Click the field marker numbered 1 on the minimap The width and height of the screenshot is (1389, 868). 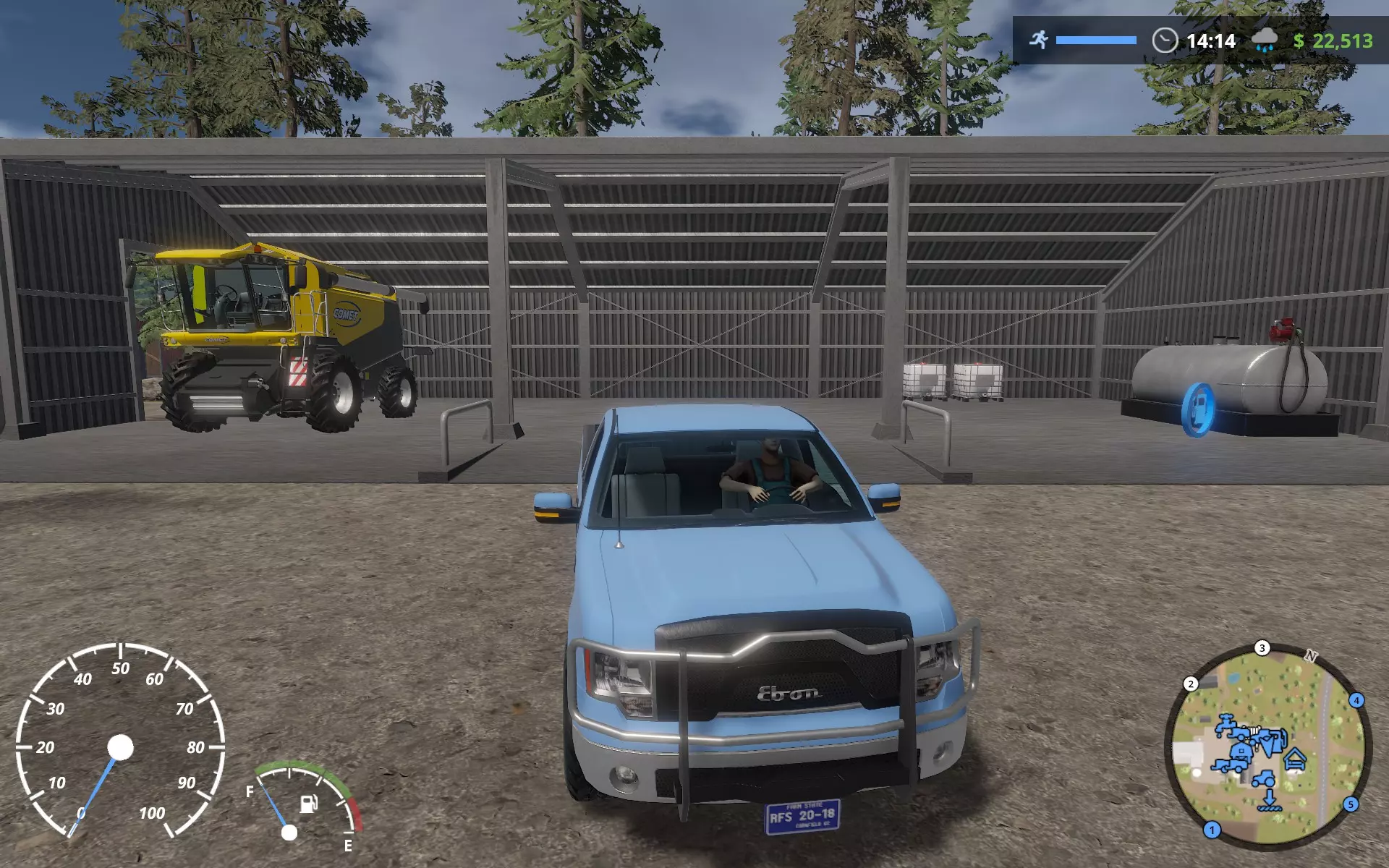1212,830
